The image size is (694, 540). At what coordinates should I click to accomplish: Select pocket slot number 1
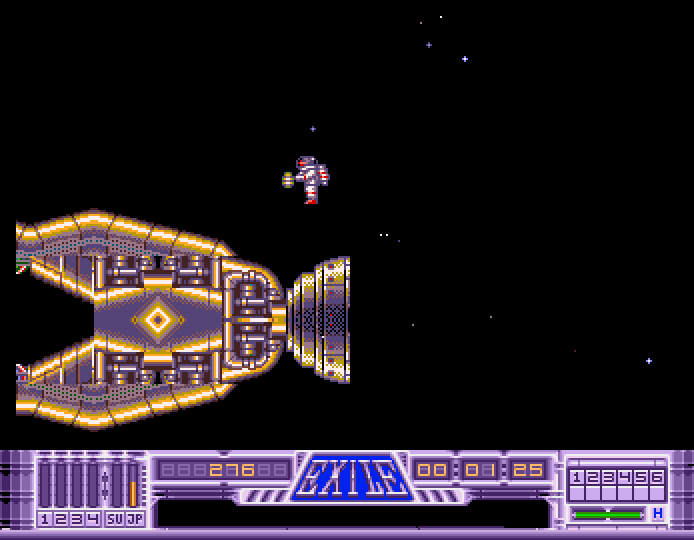576,478
